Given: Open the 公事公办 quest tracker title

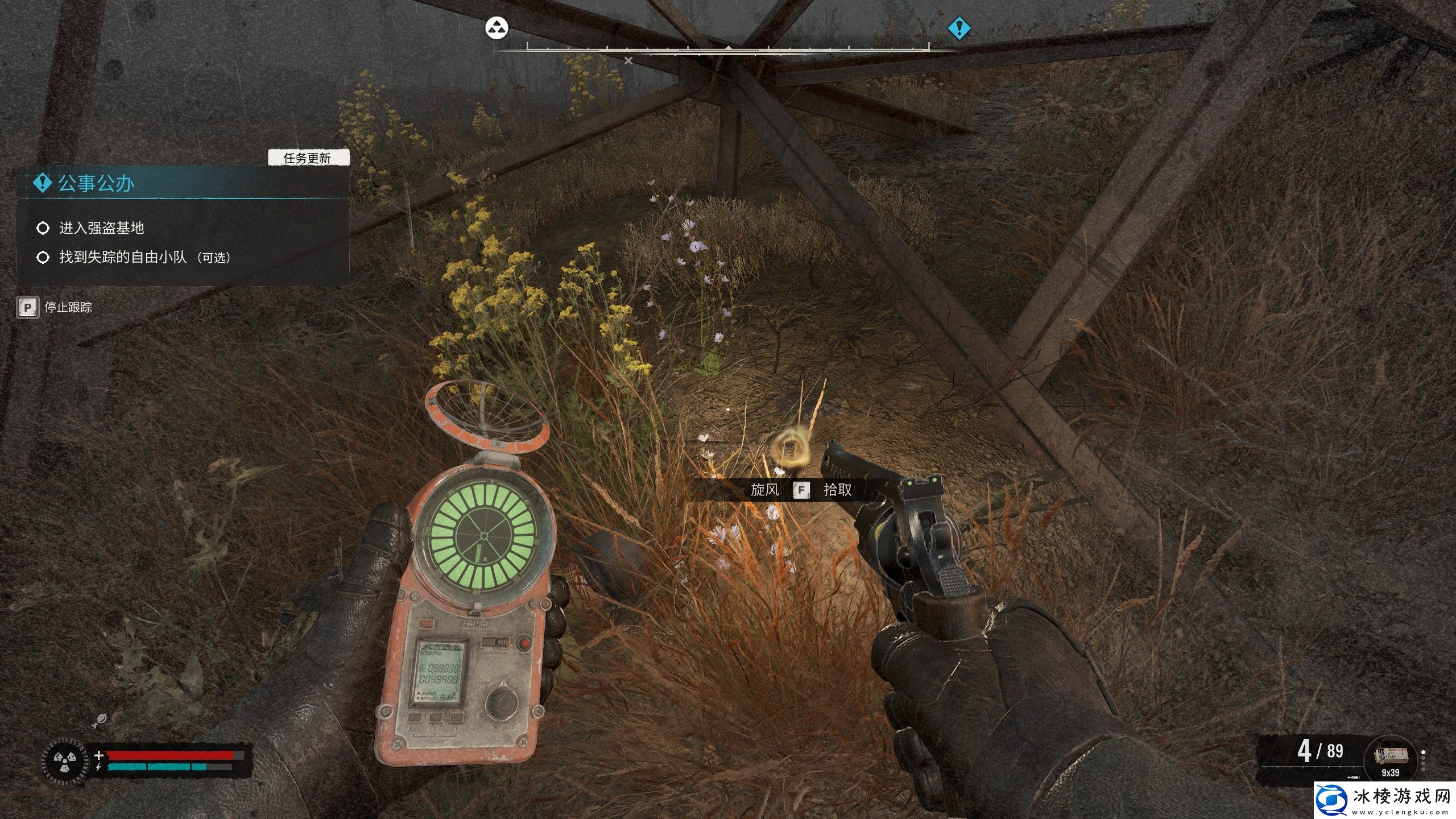Looking at the screenshot, I should 96,183.
